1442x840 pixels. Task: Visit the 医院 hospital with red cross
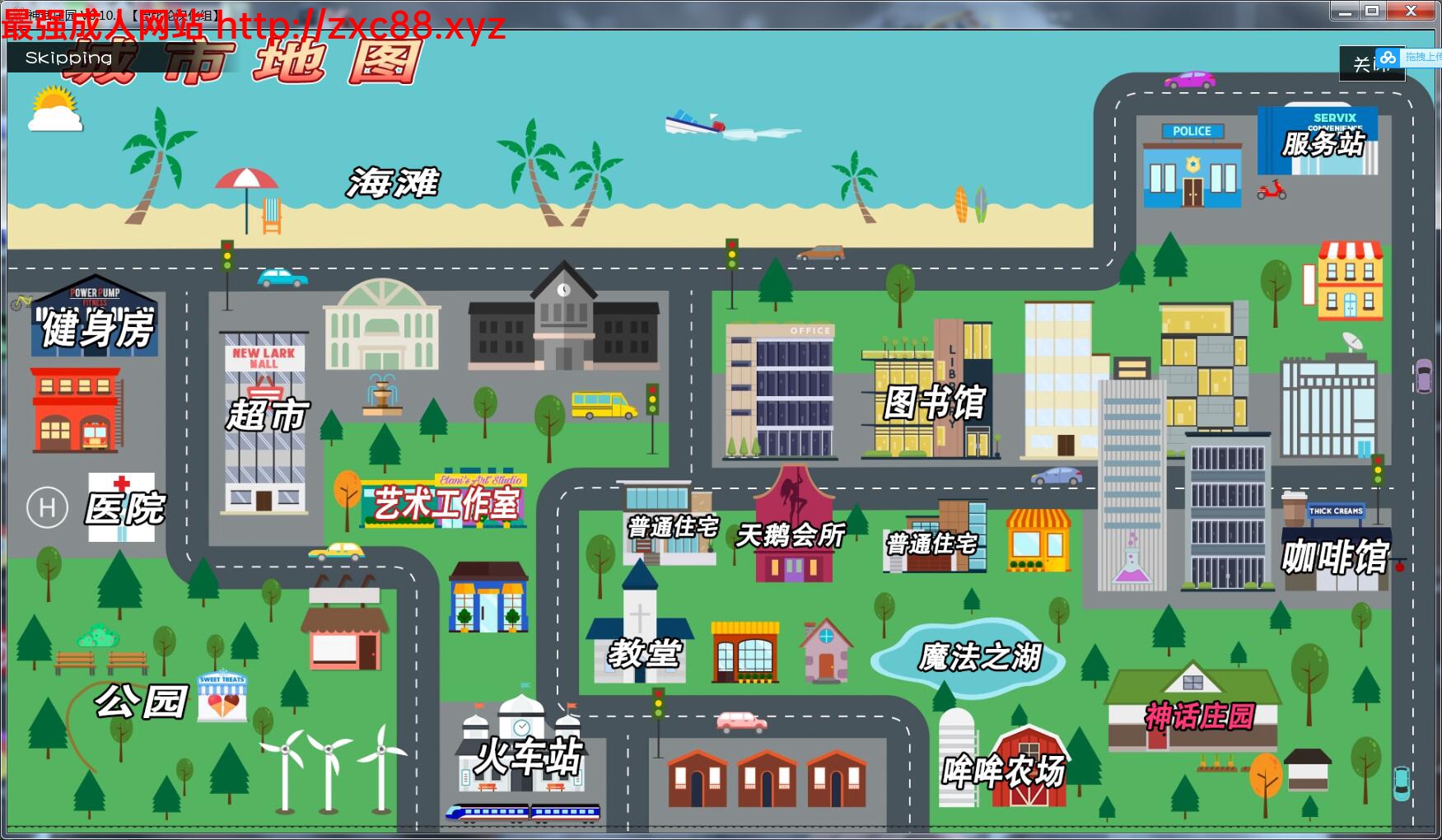coord(124,509)
